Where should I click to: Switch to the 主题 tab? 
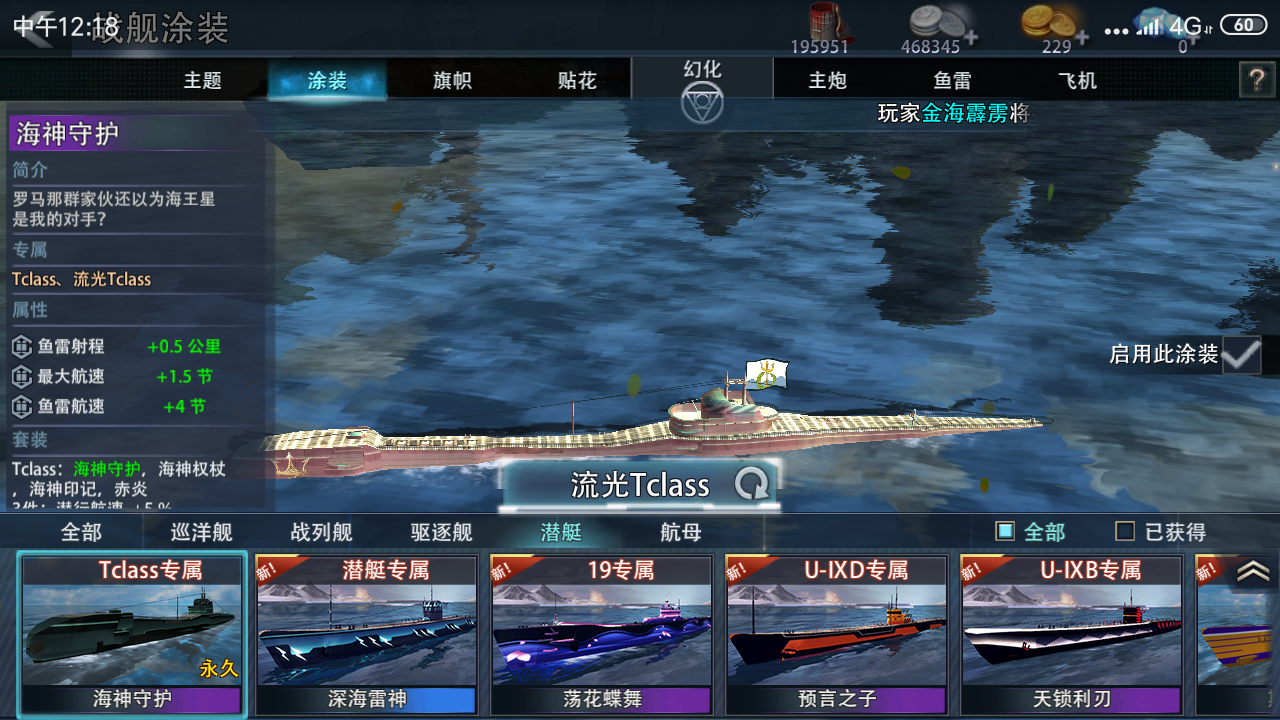[202, 81]
